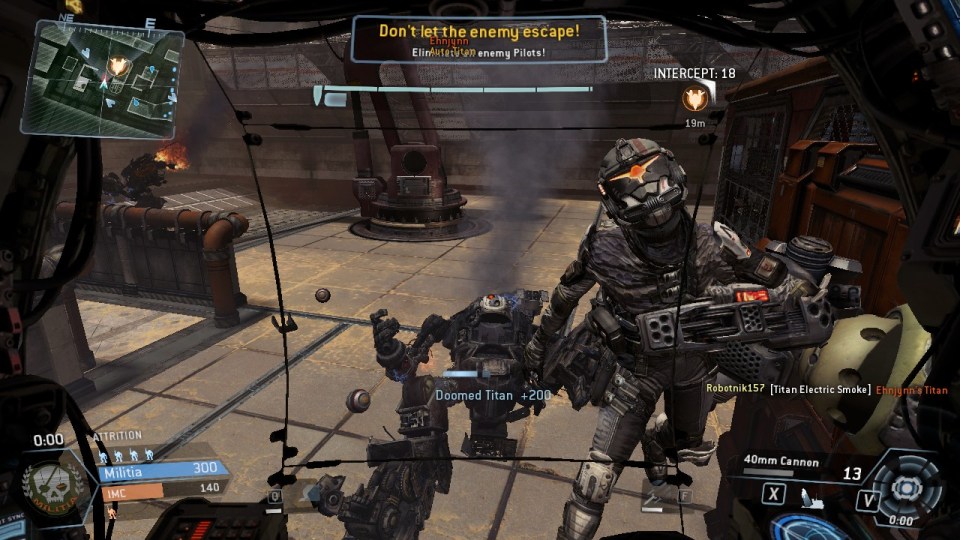Select the circular Titan core ability icon
Viewport: 960px width, 540px height.
click(906, 487)
